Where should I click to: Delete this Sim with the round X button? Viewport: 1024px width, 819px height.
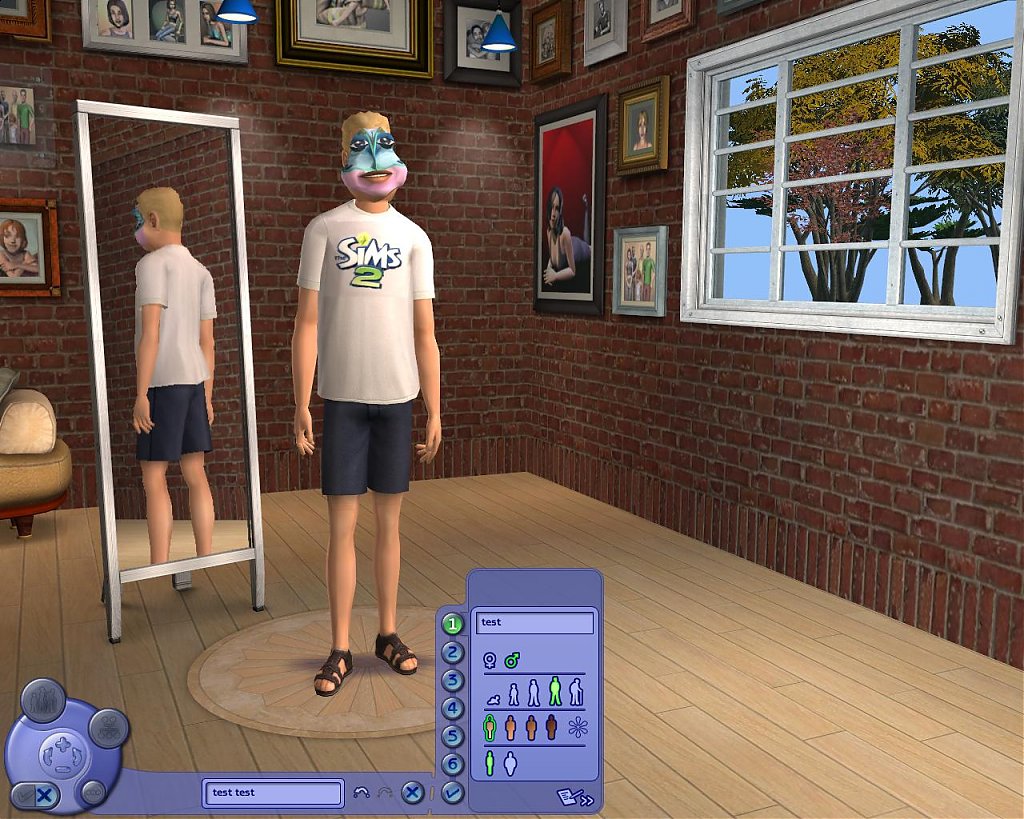412,793
